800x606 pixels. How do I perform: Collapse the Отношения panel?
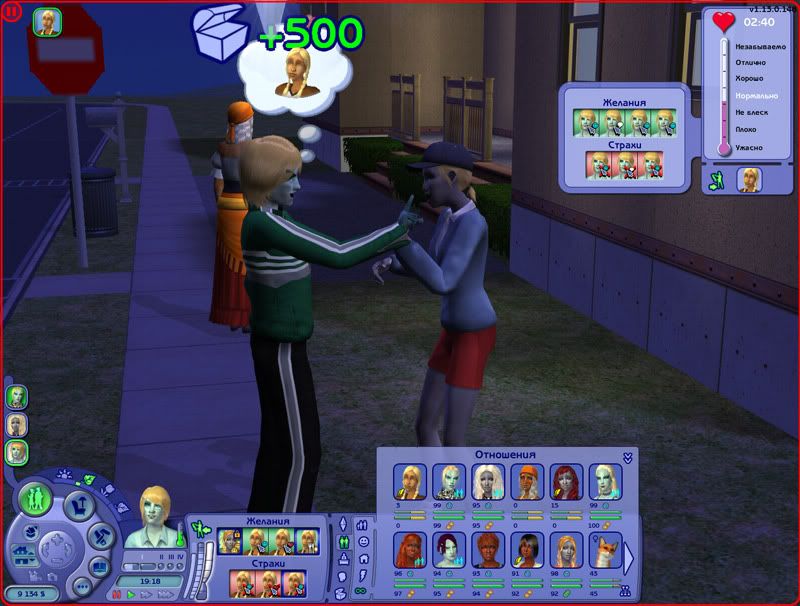click(x=627, y=457)
